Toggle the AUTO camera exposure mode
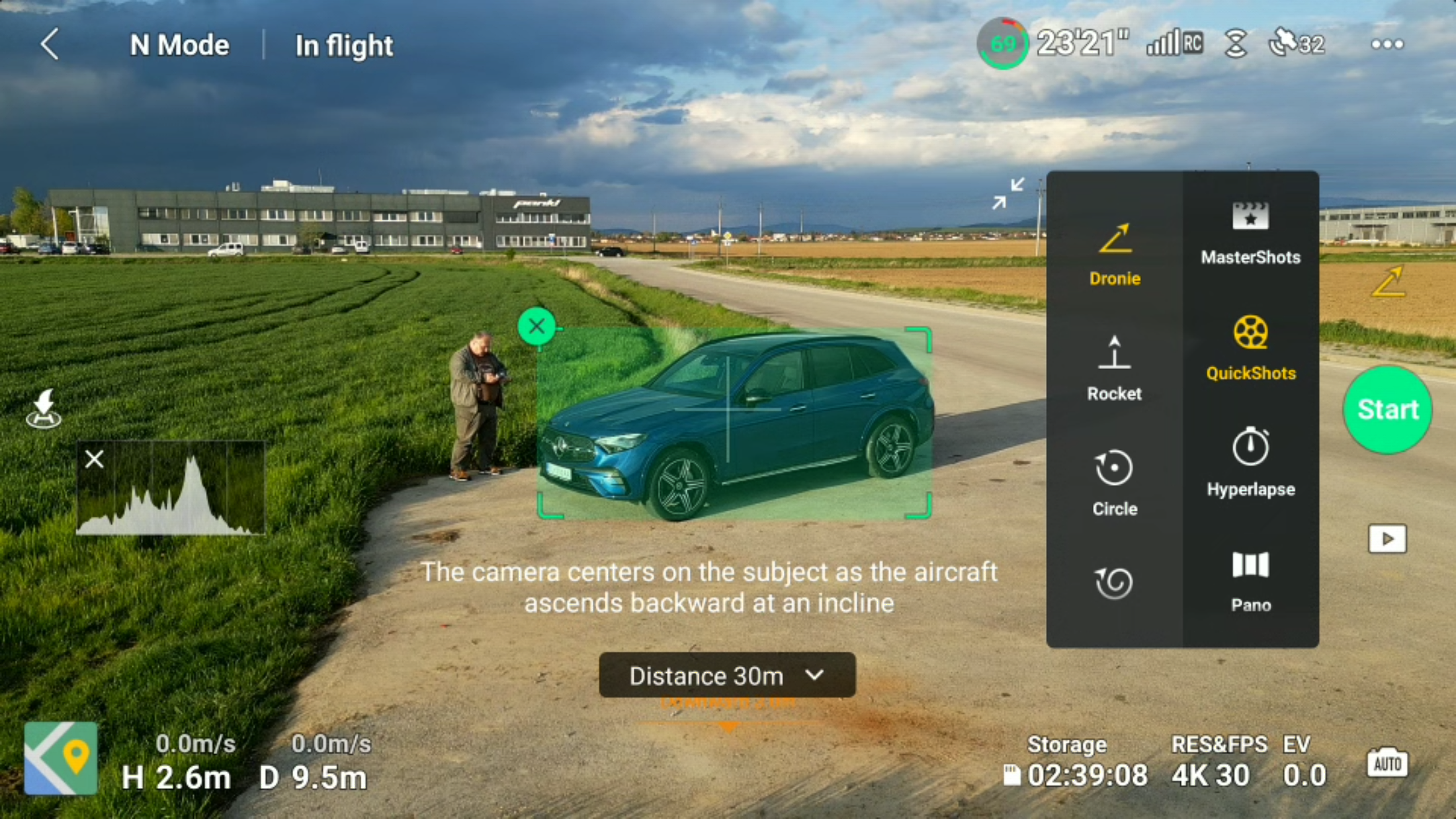 coord(1387,763)
